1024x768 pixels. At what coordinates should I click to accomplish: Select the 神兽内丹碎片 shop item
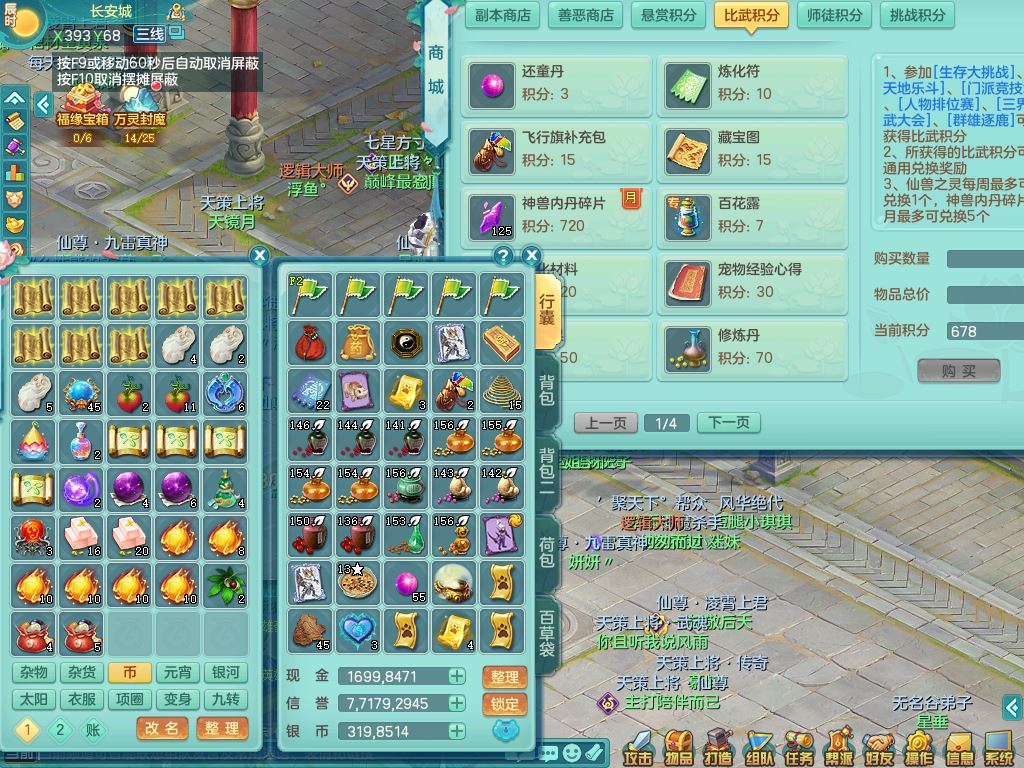click(x=555, y=214)
